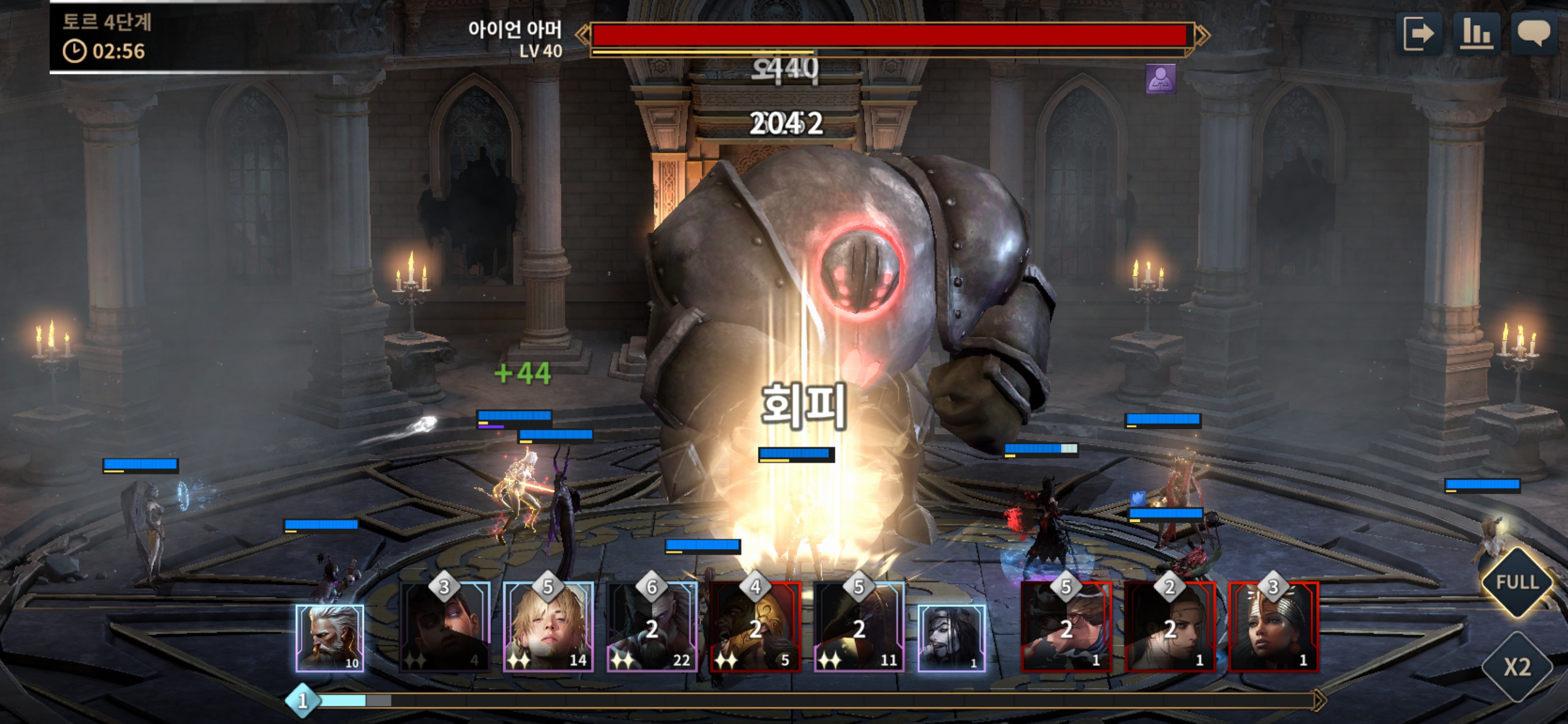
Task: Choose the blonde hero card numbered 14
Action: pos(548,627)
